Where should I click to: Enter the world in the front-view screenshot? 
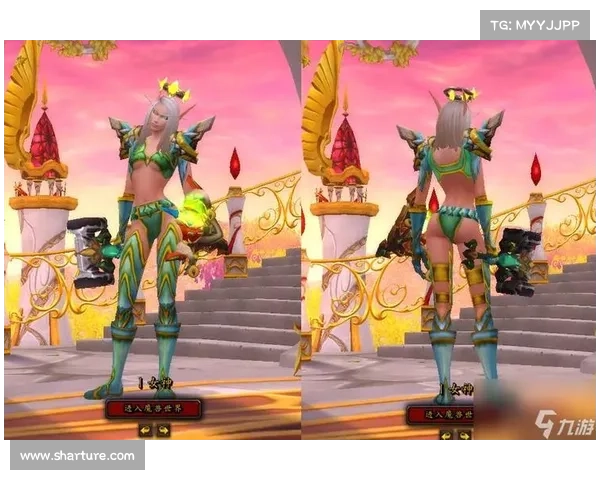152,408
